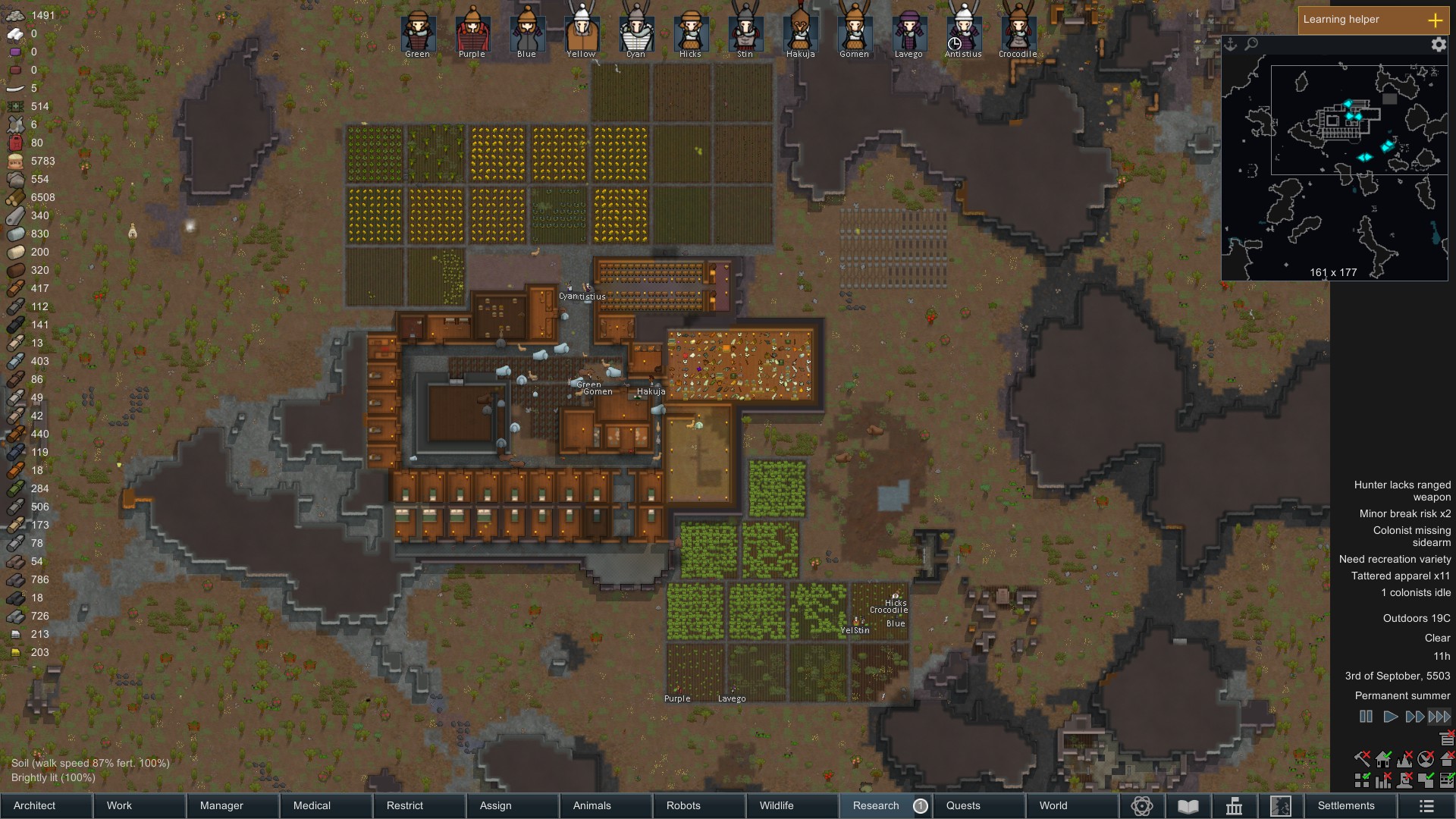Enable auto rebuild via the hammer toggle

coord(1361,758)
